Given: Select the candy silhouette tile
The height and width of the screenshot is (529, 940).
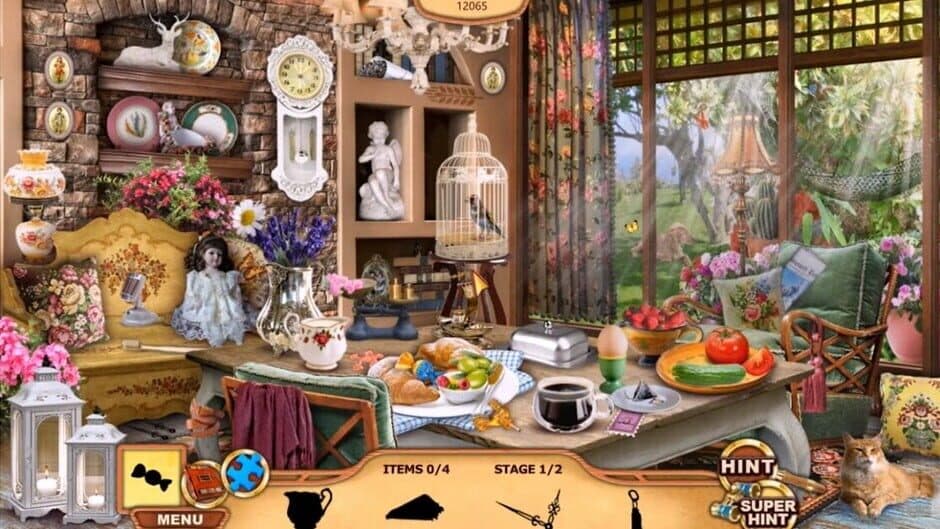Looking at the screenshot, I should 152,478.
